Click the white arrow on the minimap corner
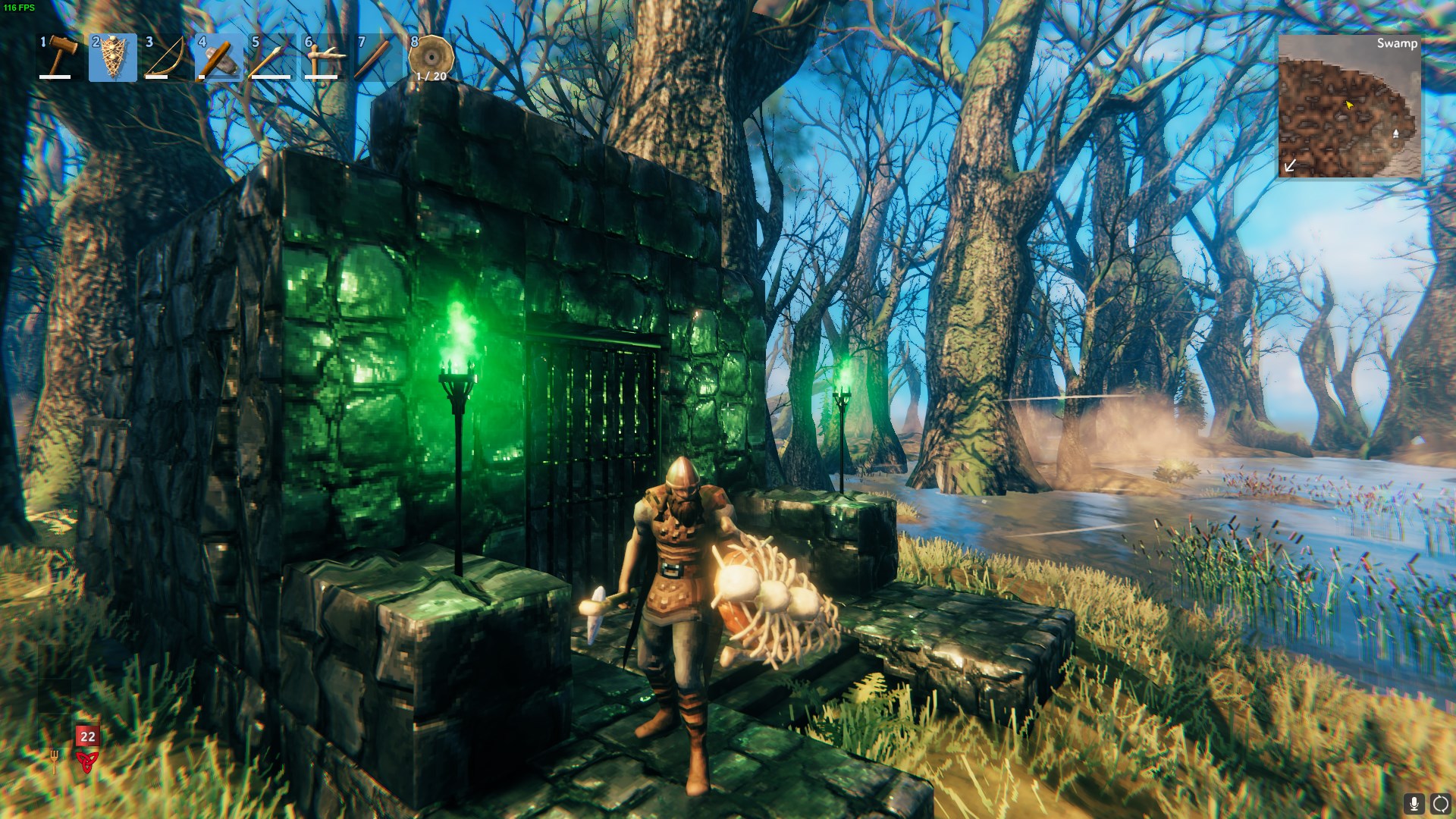1456x819 pixels. (1289, 164)
